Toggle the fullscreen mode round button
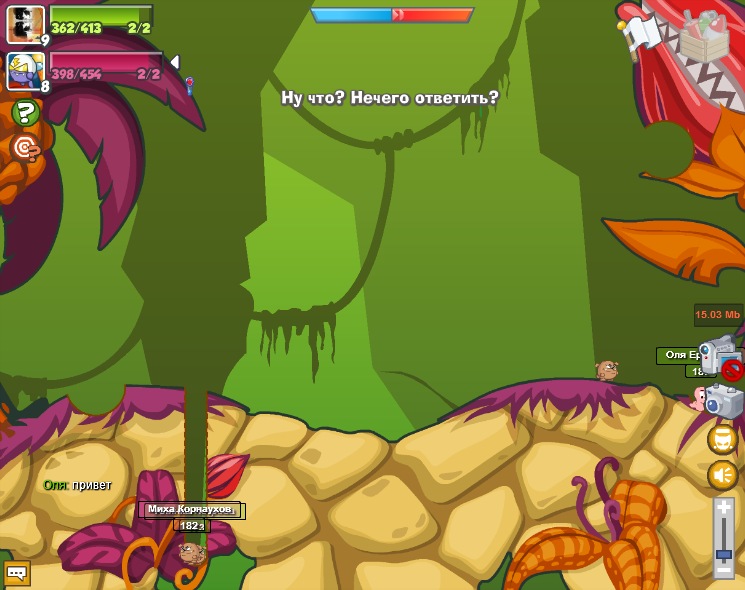 point(722,439)
